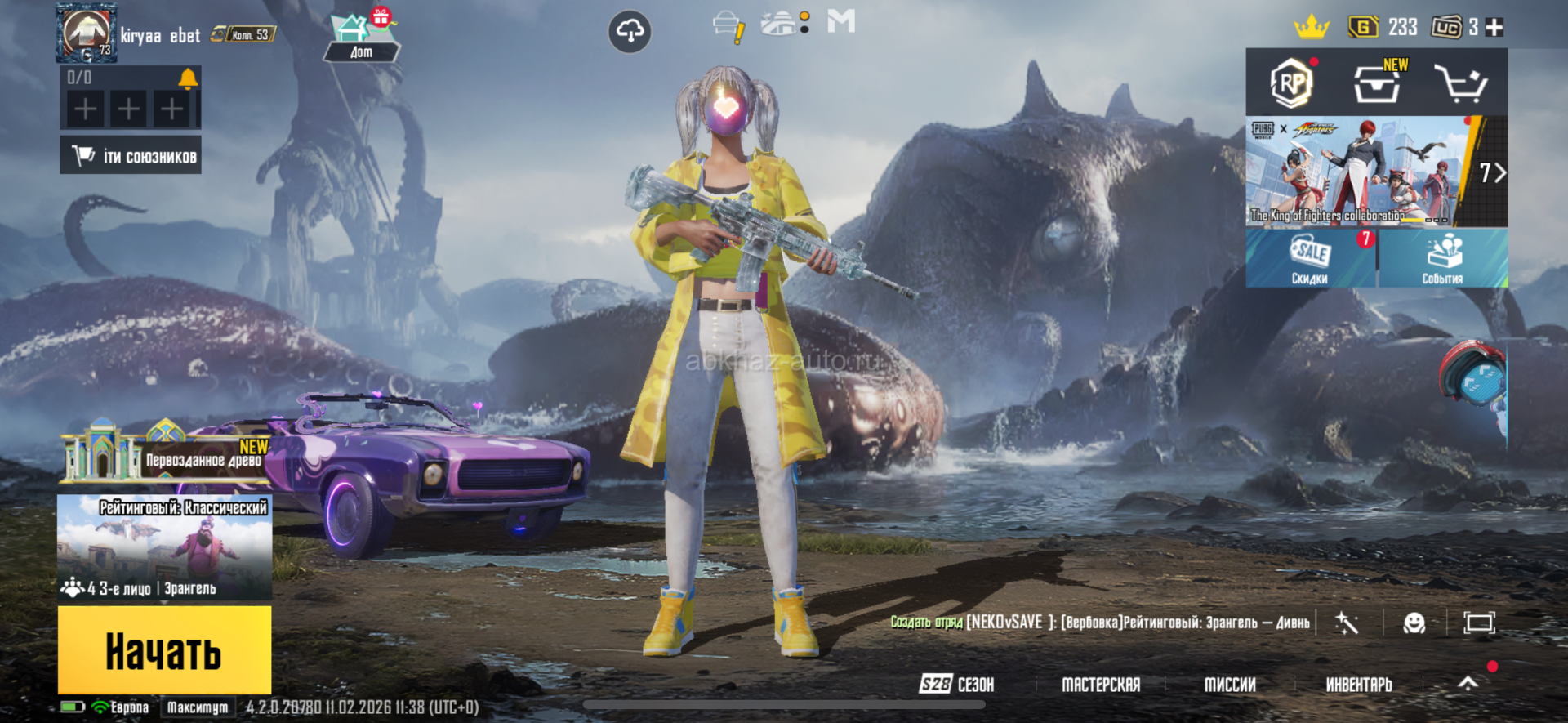Open the shopping cart store
This screenshot has height=723, width=1568.
click(x=1461, y=83)
